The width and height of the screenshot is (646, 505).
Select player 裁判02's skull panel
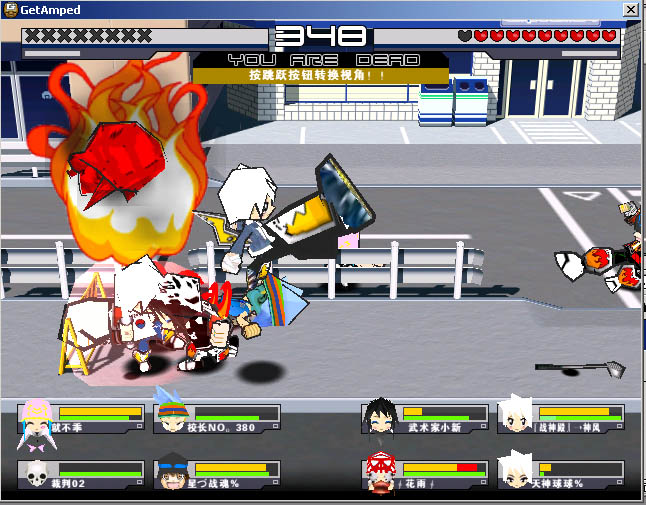pos(80,474)
